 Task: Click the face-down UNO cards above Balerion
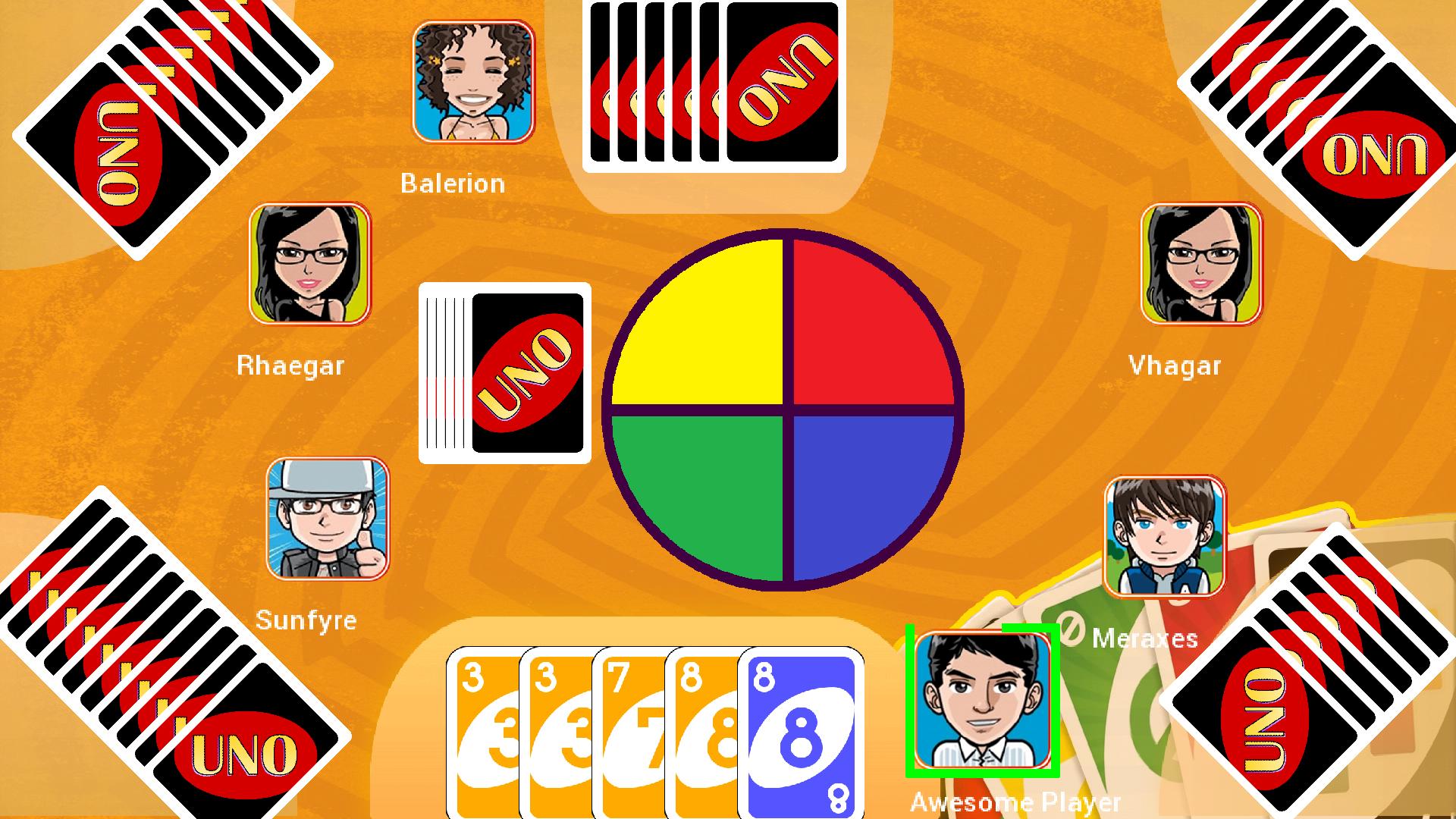713,83
